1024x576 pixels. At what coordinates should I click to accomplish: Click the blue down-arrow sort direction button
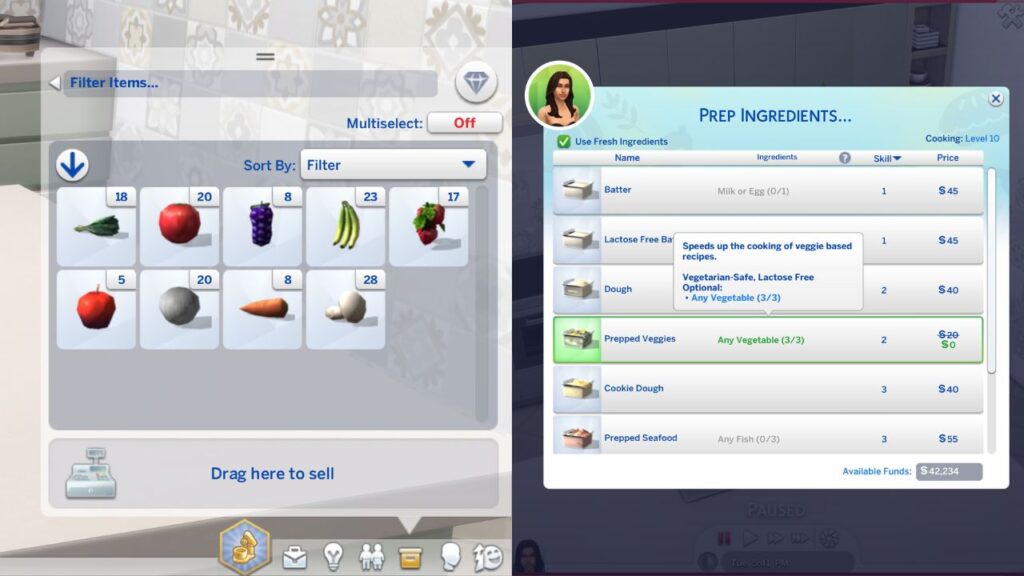pyautogui.click(x=72, y=165)
